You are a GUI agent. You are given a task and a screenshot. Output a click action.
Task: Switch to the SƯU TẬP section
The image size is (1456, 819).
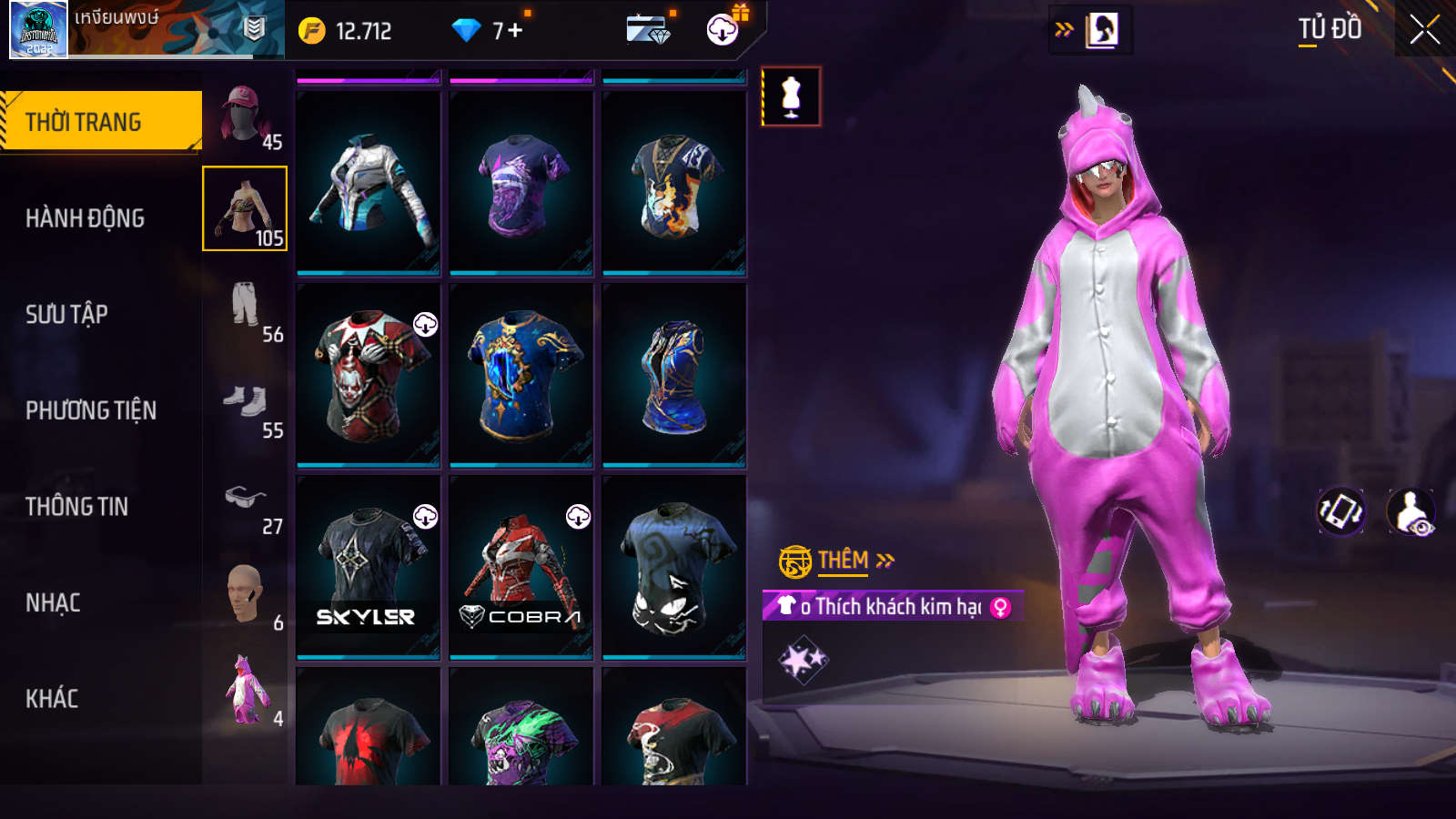[67, 314]
